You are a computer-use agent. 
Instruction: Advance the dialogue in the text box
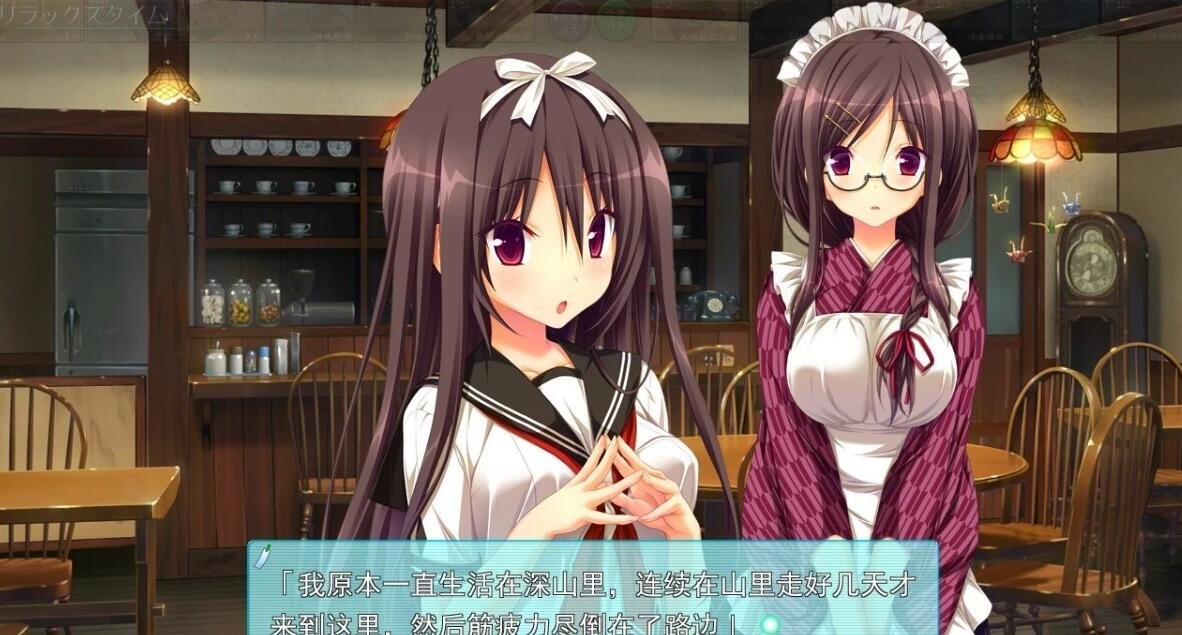[x=592, y=598]
